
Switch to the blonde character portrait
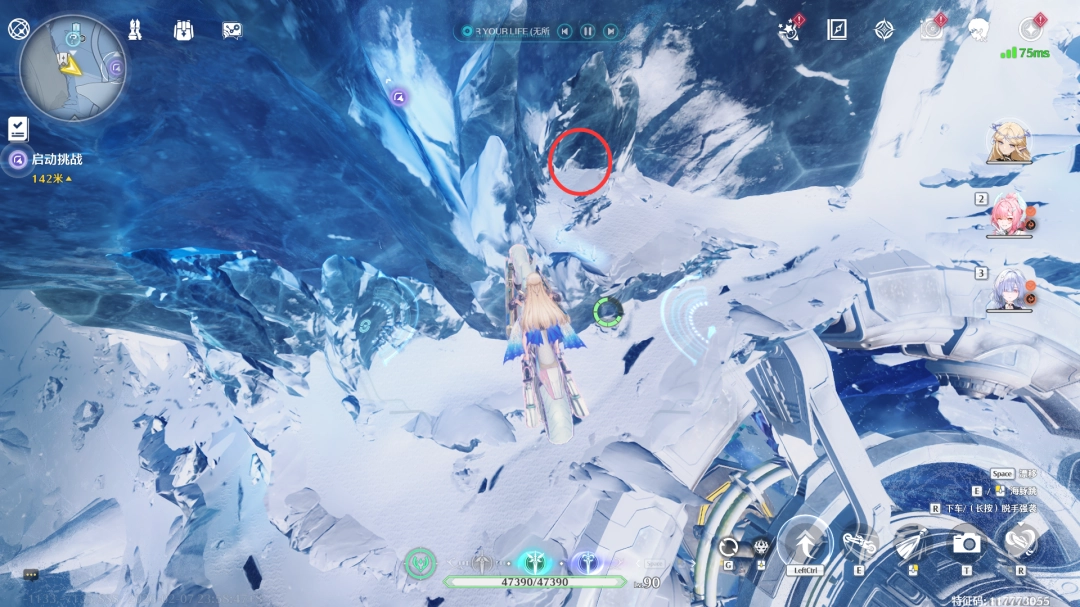tap(1007, 143)
